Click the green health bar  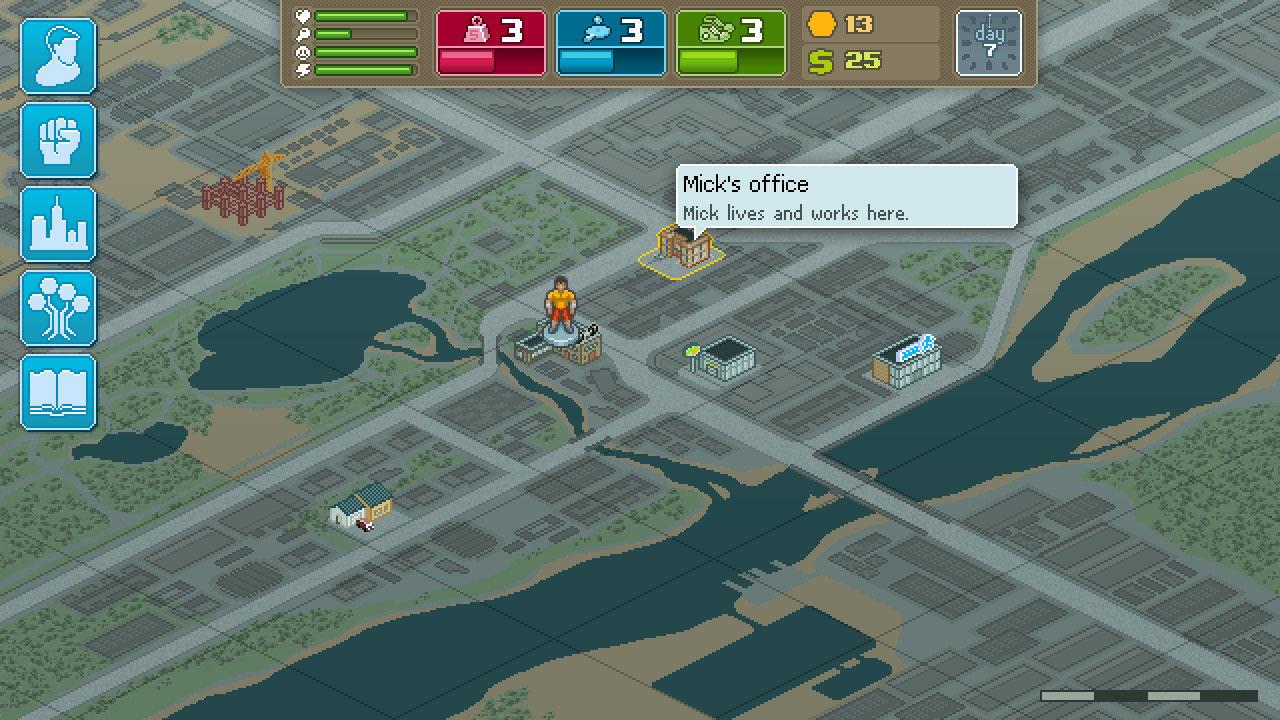click(360, 15)
